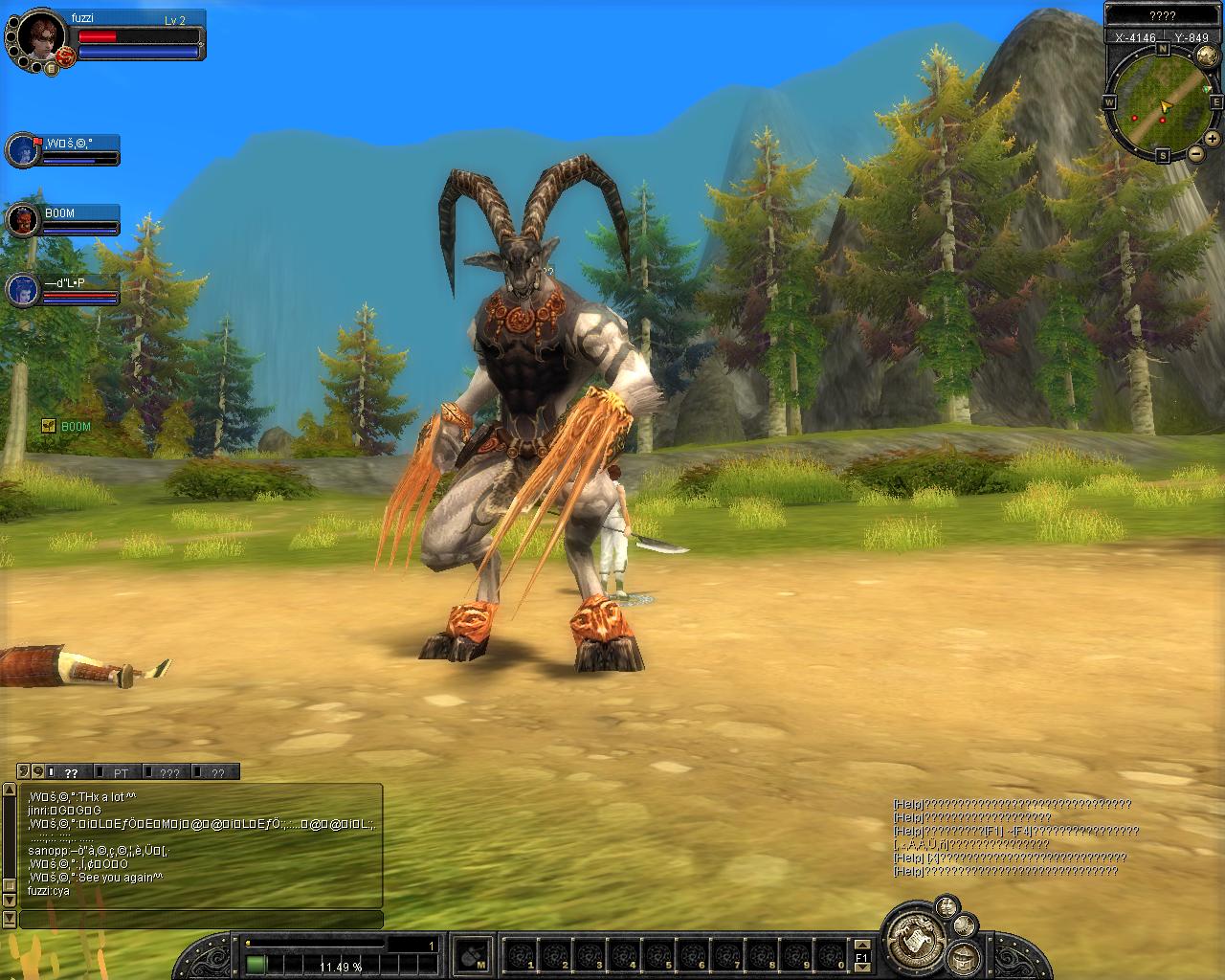The width and height of the screenshot is (1225, 980).
Task: Click the chat input field
Action: click(201, 920)
